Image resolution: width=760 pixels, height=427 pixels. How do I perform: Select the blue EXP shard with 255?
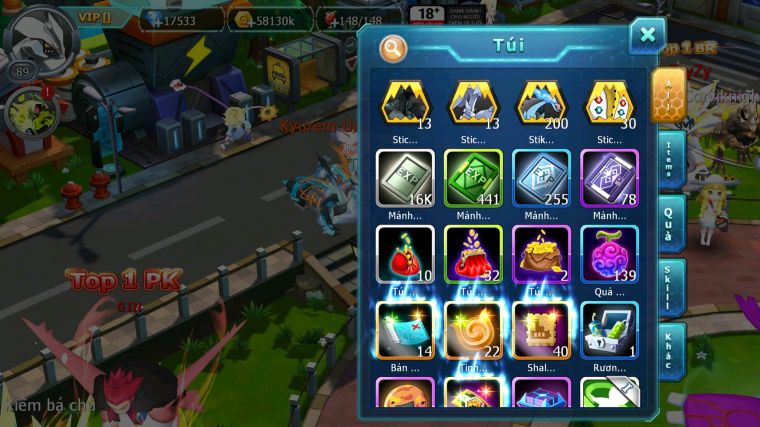541,179
